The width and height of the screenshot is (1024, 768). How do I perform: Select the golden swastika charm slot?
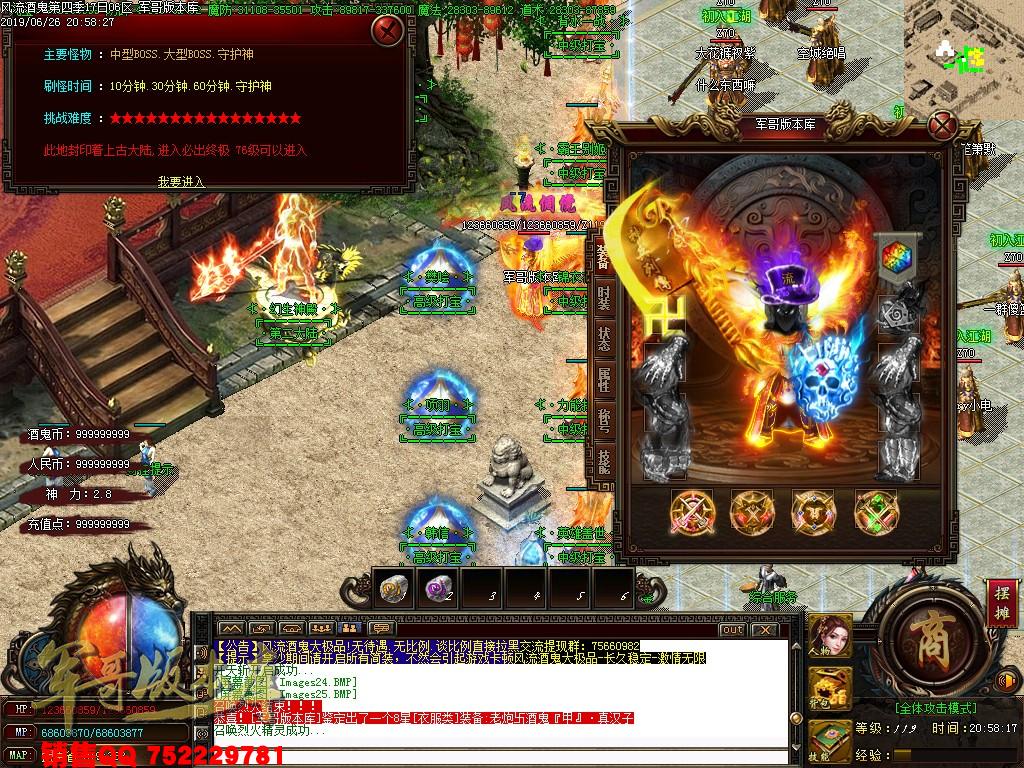tap(661, 315)
